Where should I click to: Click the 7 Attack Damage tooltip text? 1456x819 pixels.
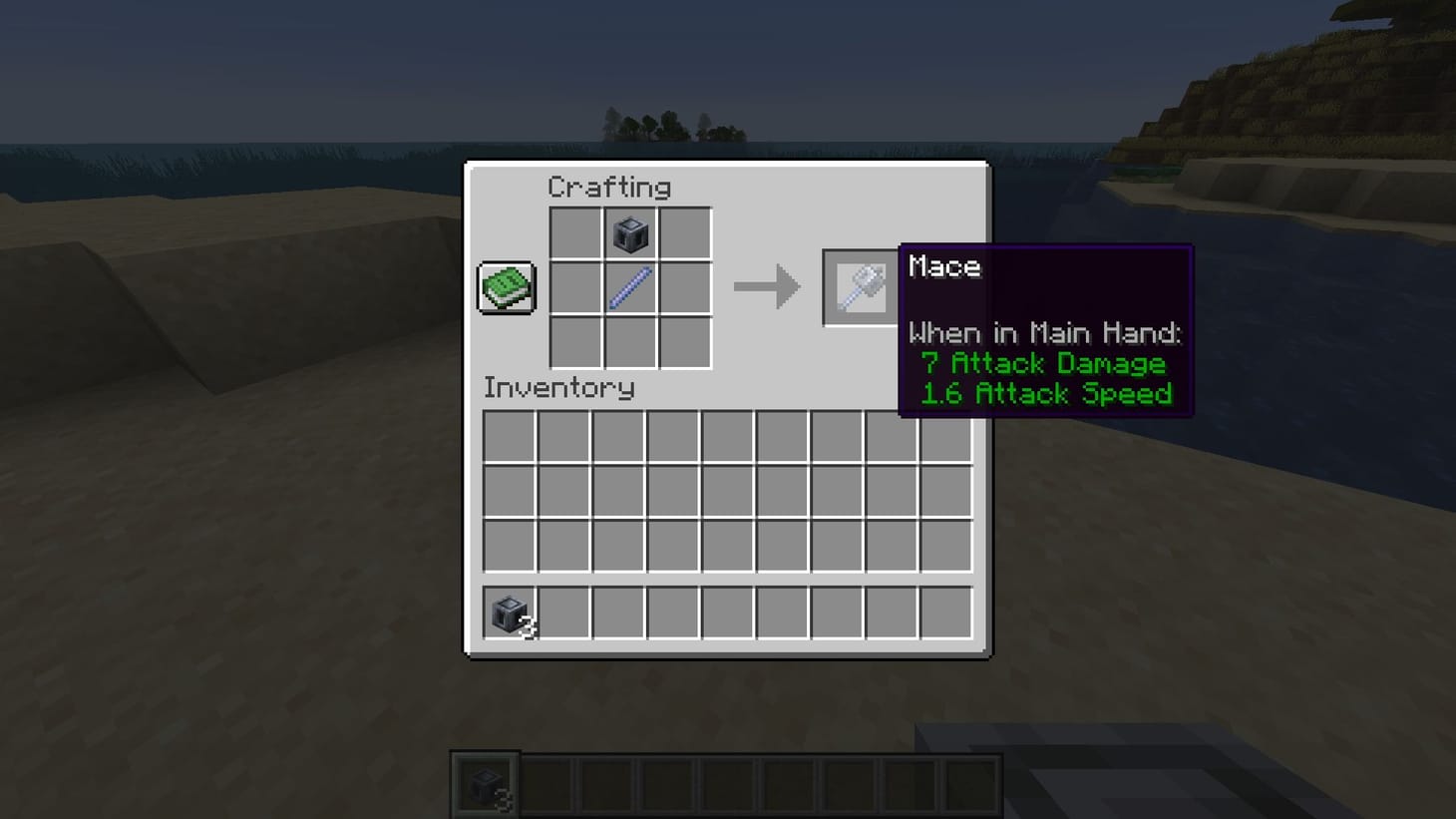1044,363
